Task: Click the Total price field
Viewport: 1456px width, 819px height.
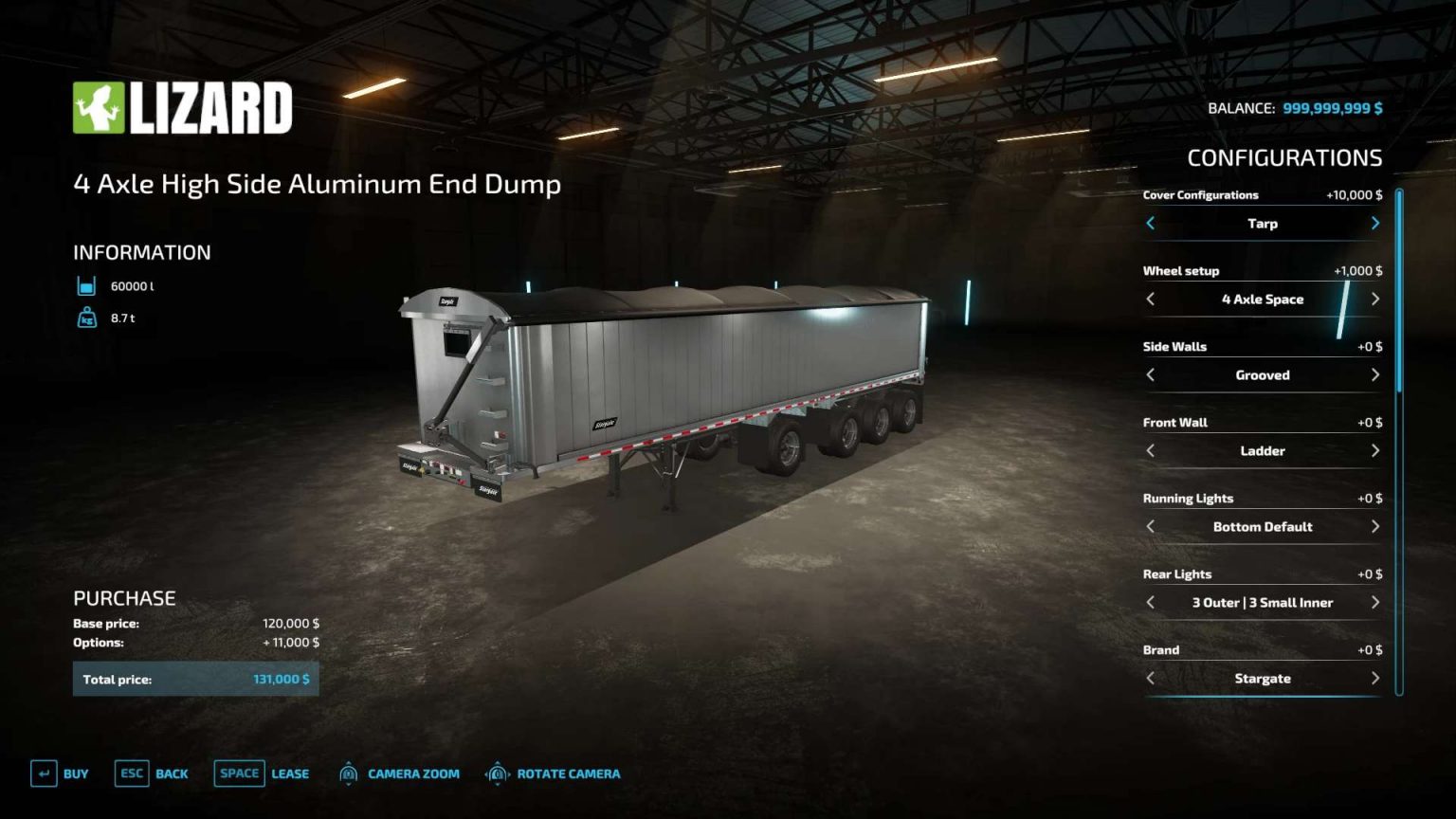Action: tap(196, 679)
